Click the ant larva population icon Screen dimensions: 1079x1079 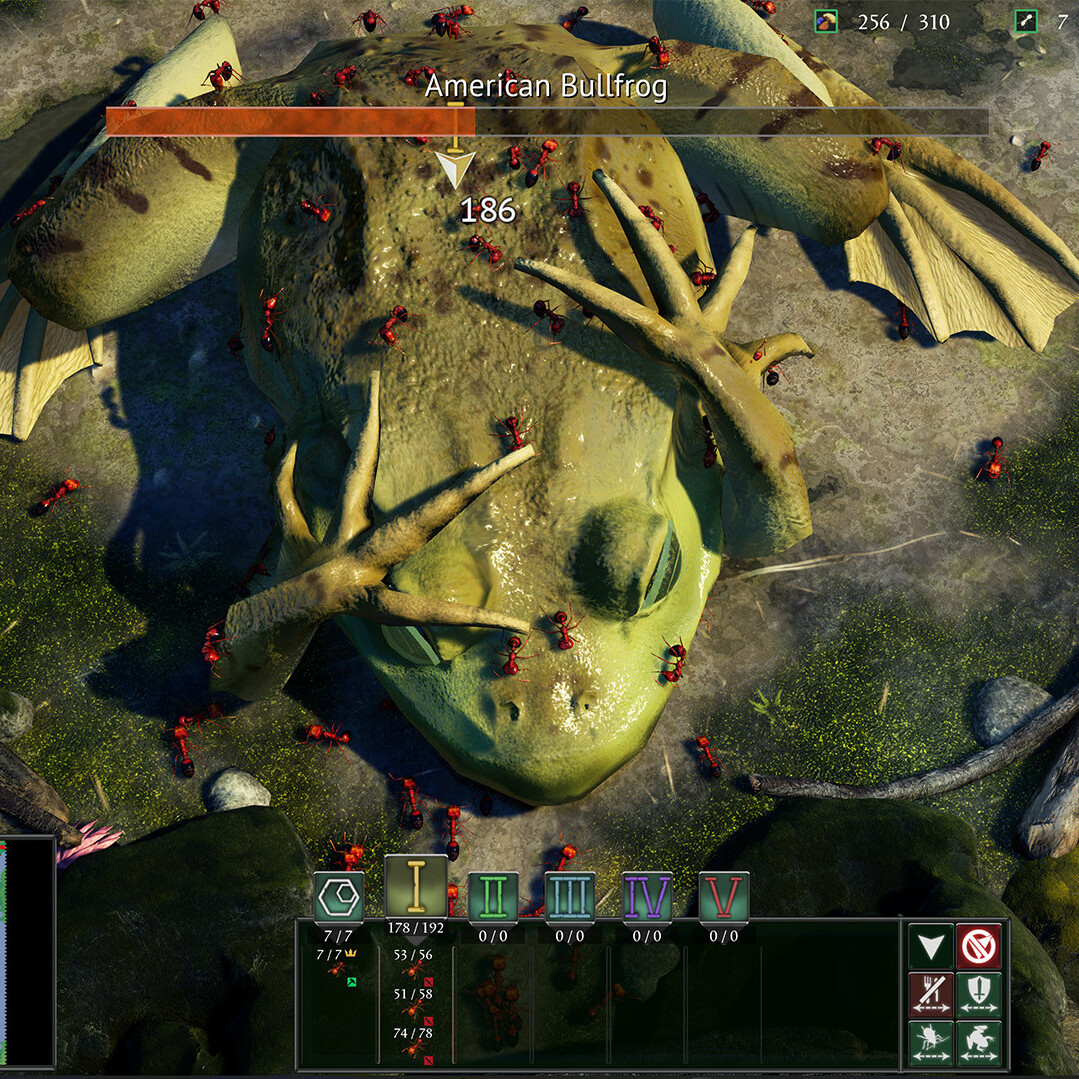click(1025, 21)
